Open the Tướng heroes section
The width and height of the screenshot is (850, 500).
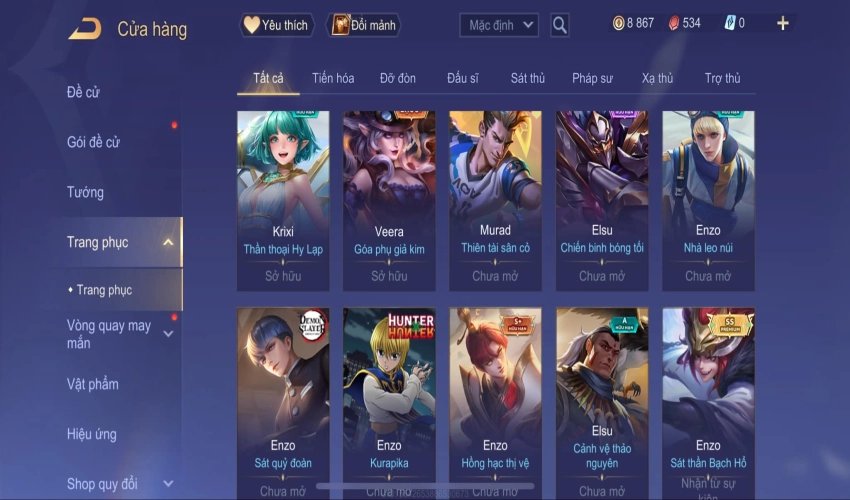(85, 192)
